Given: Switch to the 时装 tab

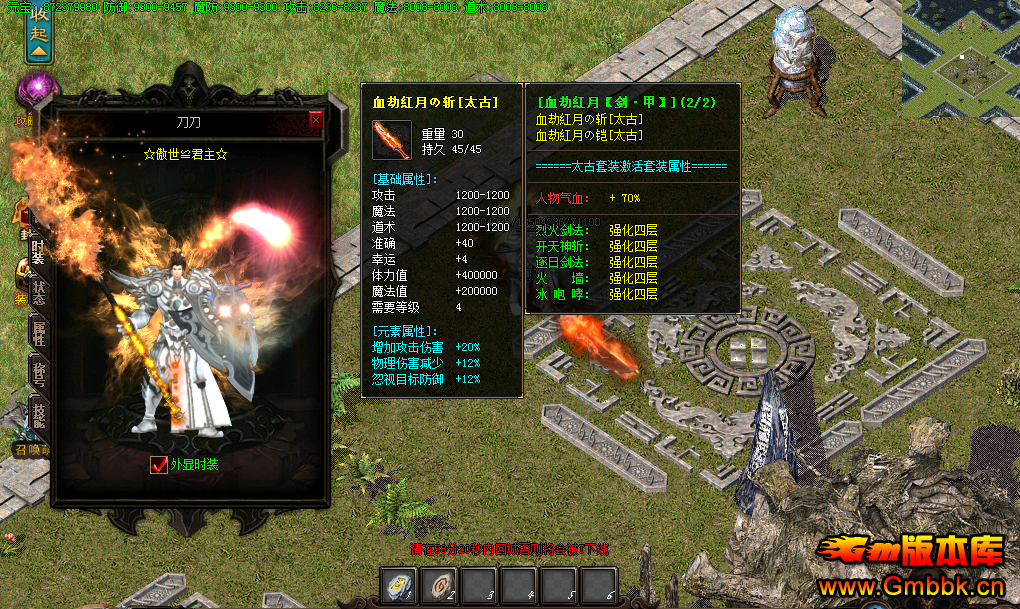Looking at the screenshot, I should coord(38,249).
